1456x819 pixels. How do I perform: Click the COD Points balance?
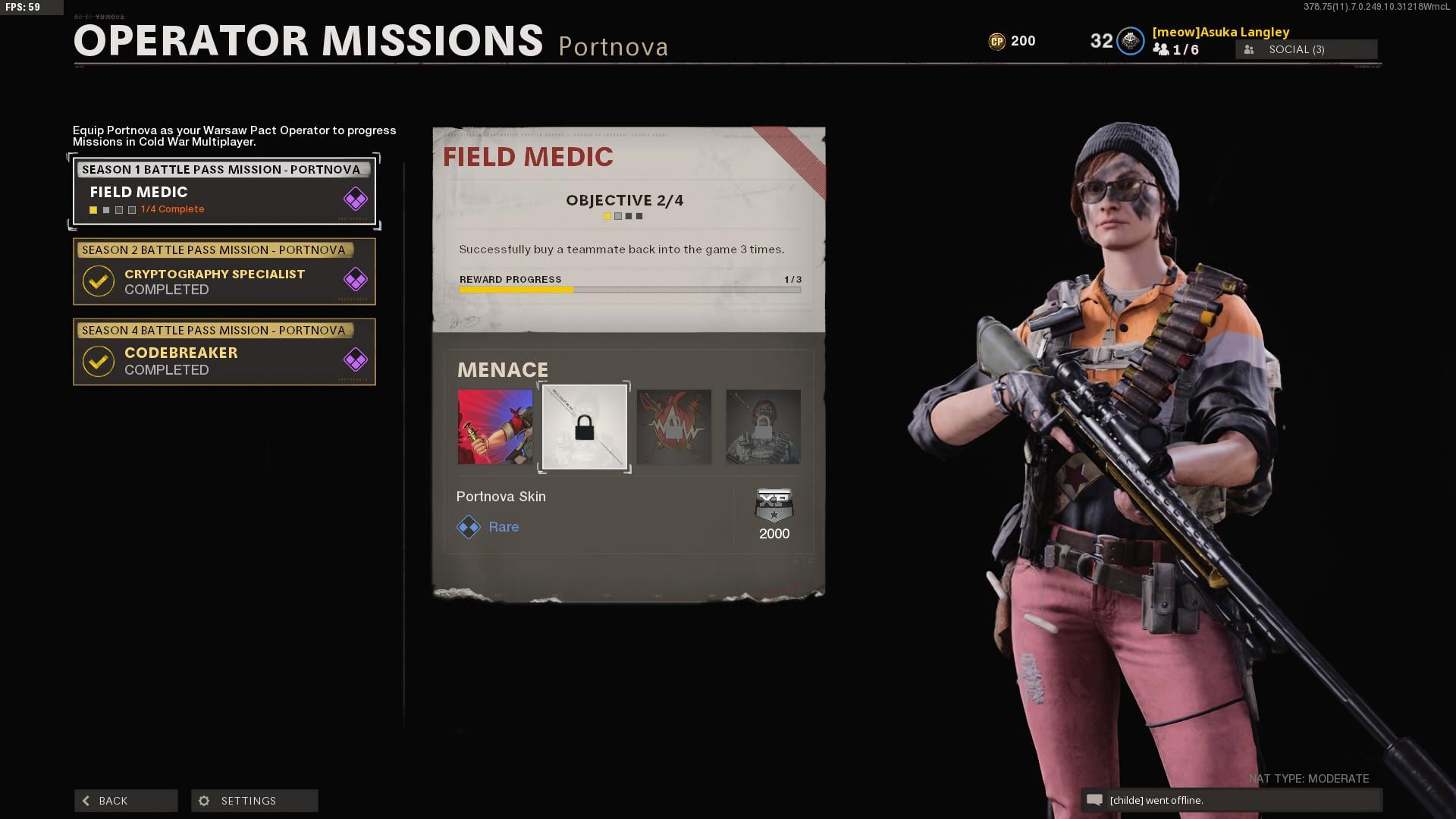coord(1012,41)
